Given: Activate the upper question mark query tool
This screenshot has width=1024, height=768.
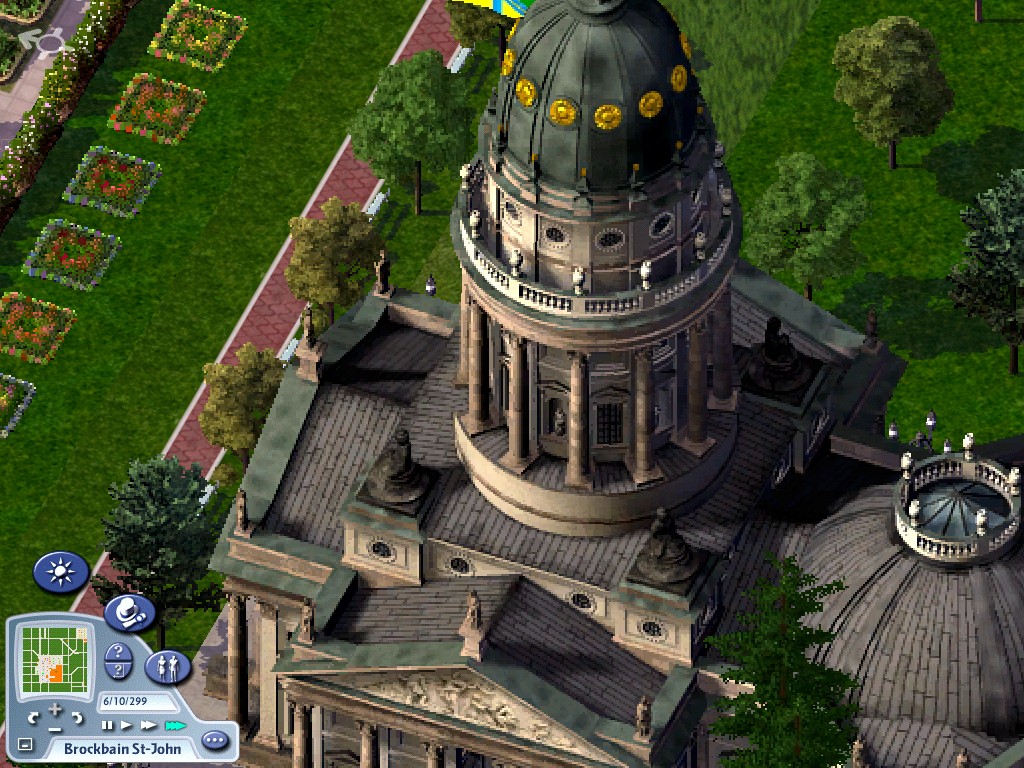Looking at the screenshot, I should pyautogui.click(x=118, y=653).
